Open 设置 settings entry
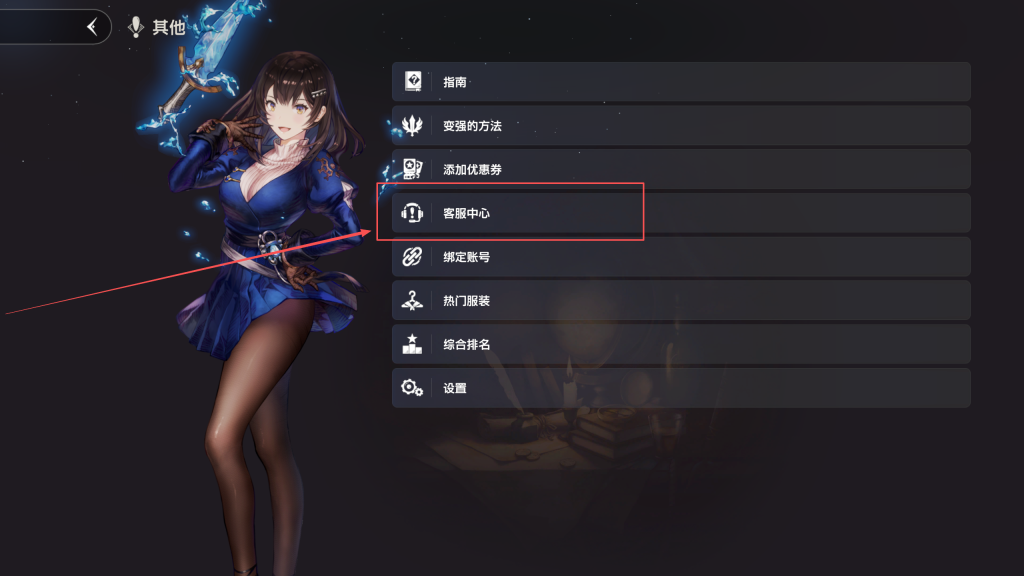1024x576 pixels. point(680,388)
